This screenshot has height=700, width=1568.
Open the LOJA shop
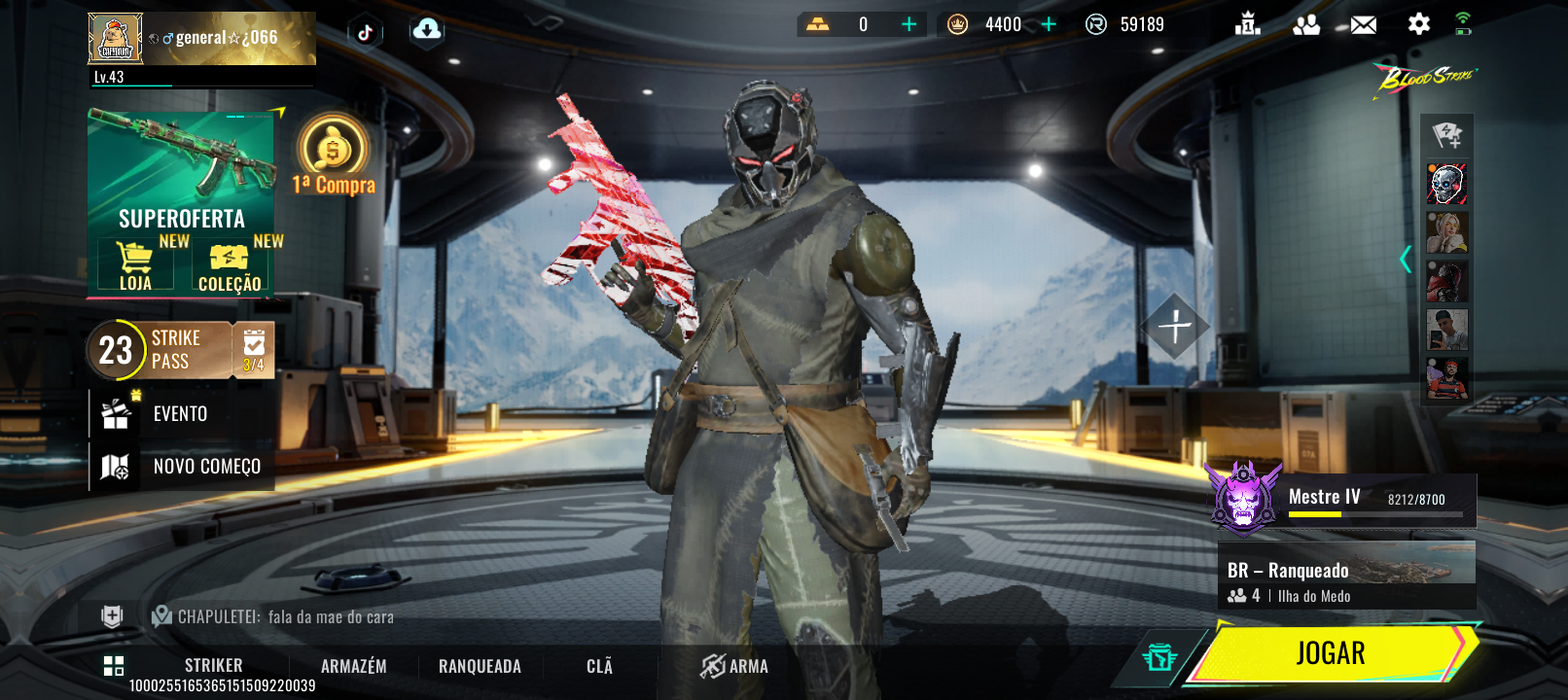135,265
